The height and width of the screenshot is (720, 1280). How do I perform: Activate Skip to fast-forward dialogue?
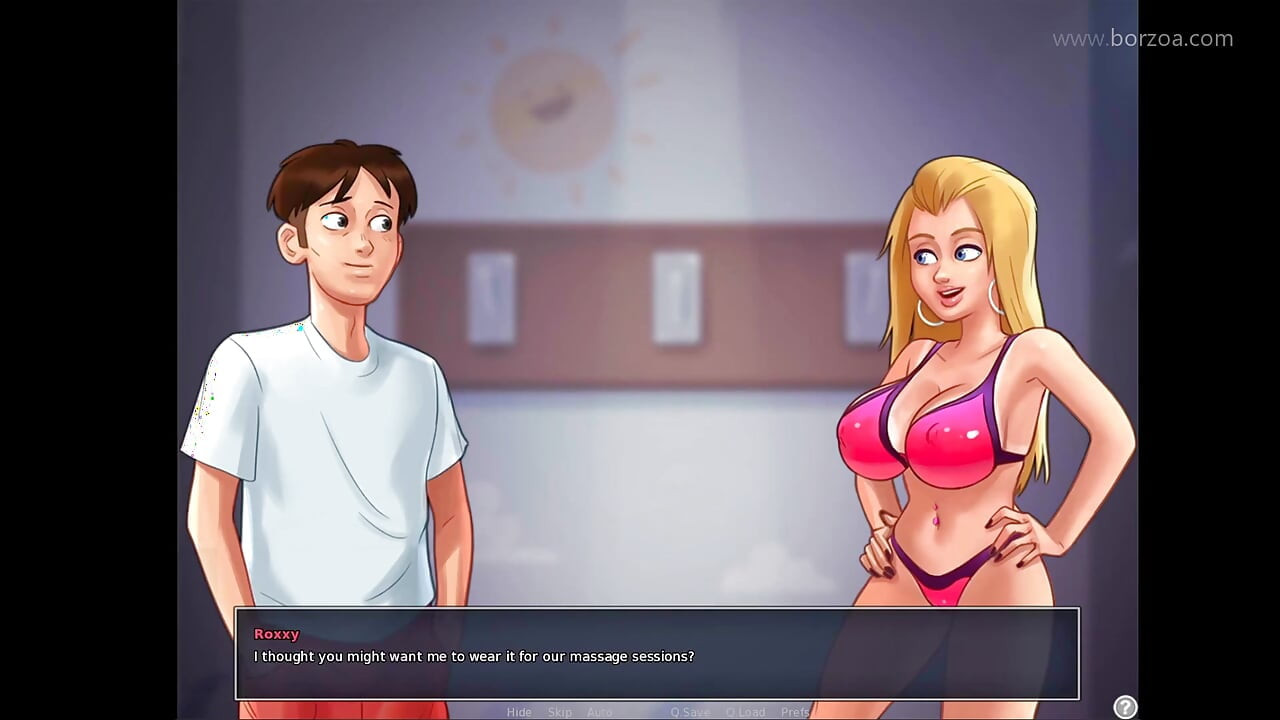pyautogui.click(x=560, y=712)
